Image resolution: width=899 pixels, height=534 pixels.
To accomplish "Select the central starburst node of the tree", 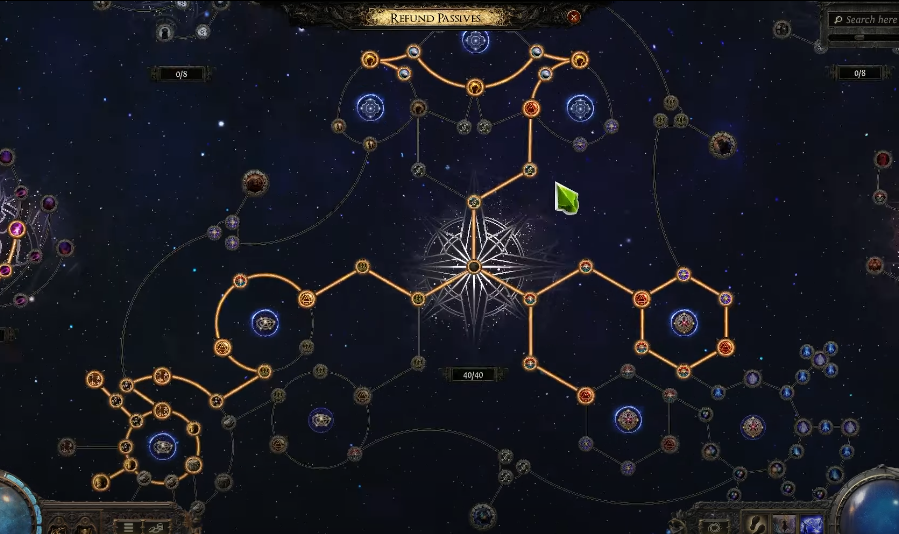I will pyautogui.click(x=474, y=266).
